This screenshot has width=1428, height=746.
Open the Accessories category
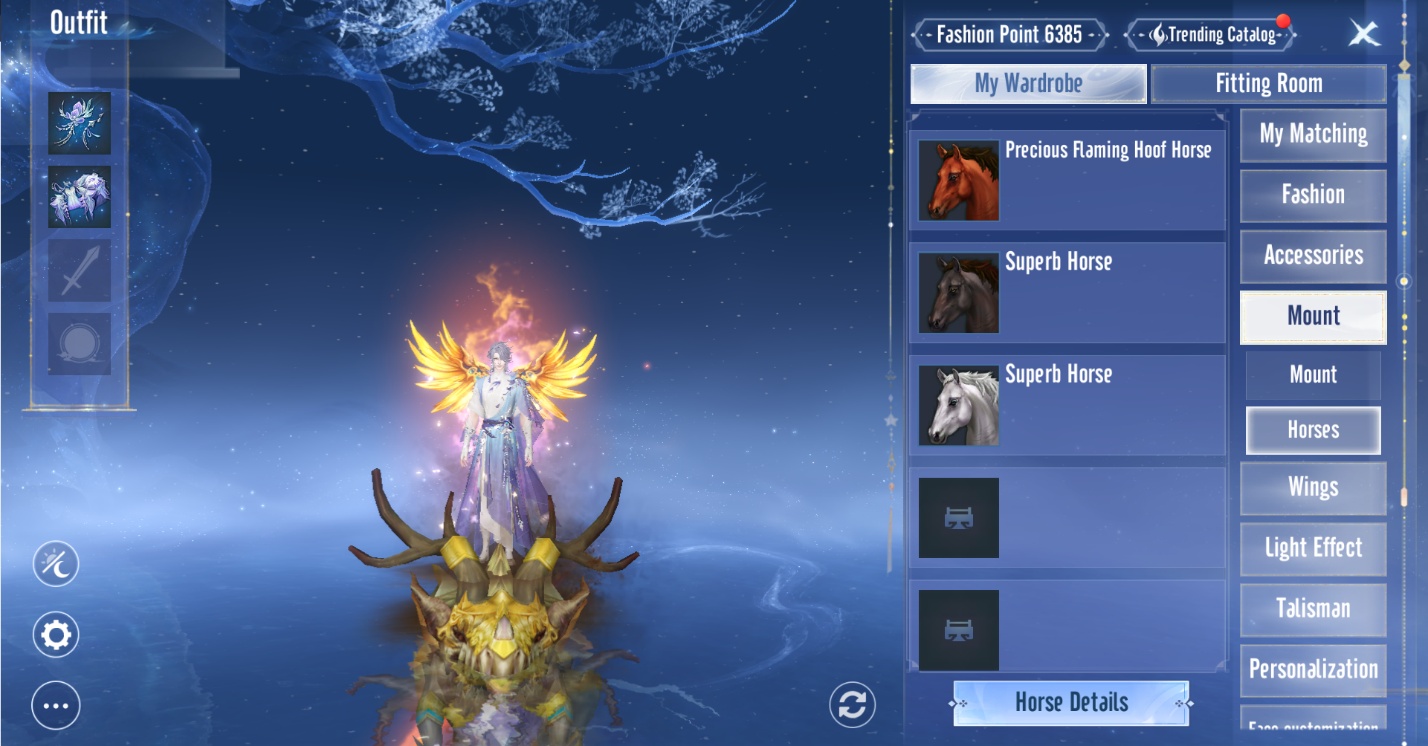(1313, 256)
